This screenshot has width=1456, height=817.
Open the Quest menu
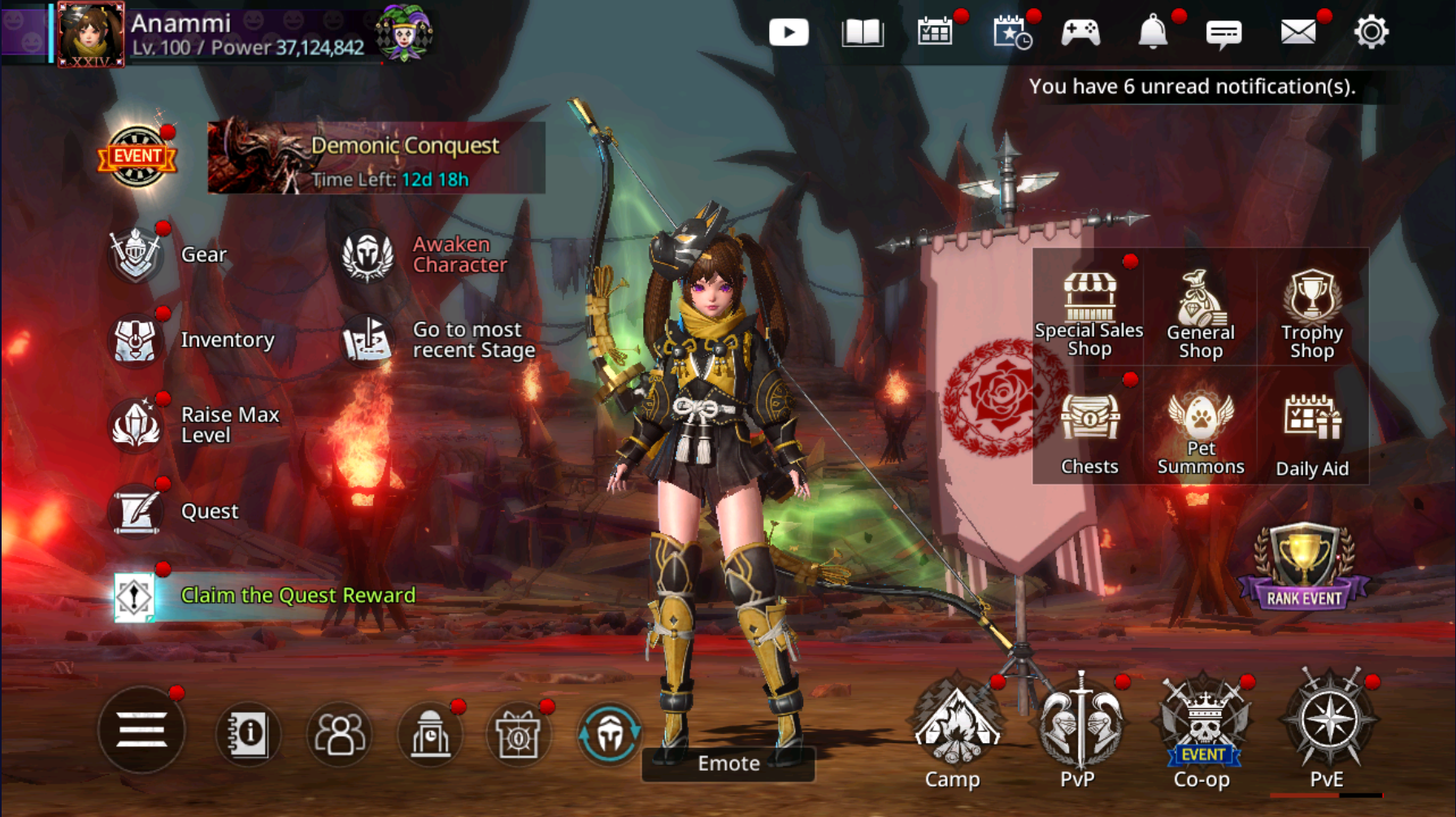tap(137, 511)
